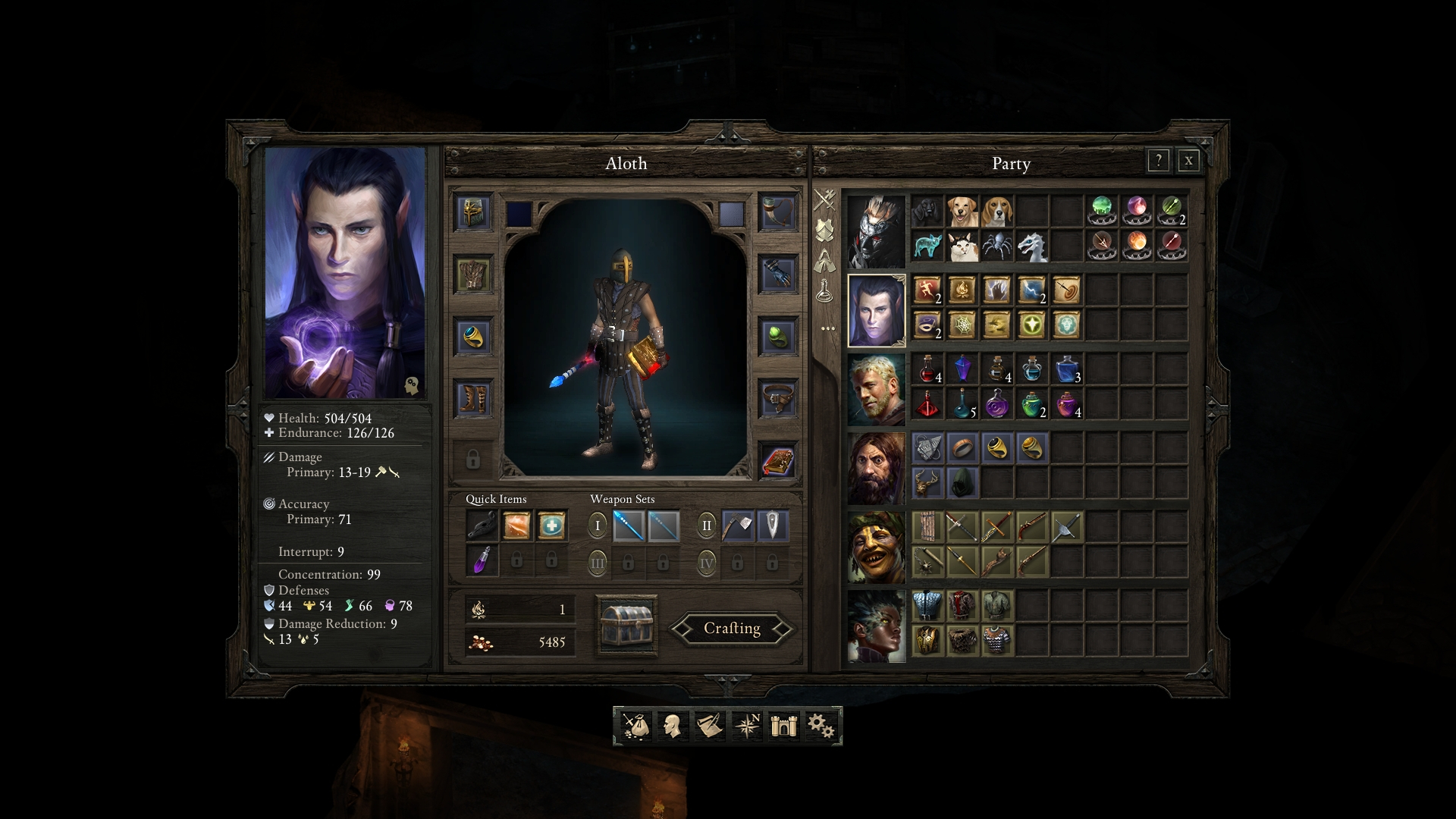Open the area map compass icon
The height and width of the screenshot is (819, 1456).
point(746,726)
